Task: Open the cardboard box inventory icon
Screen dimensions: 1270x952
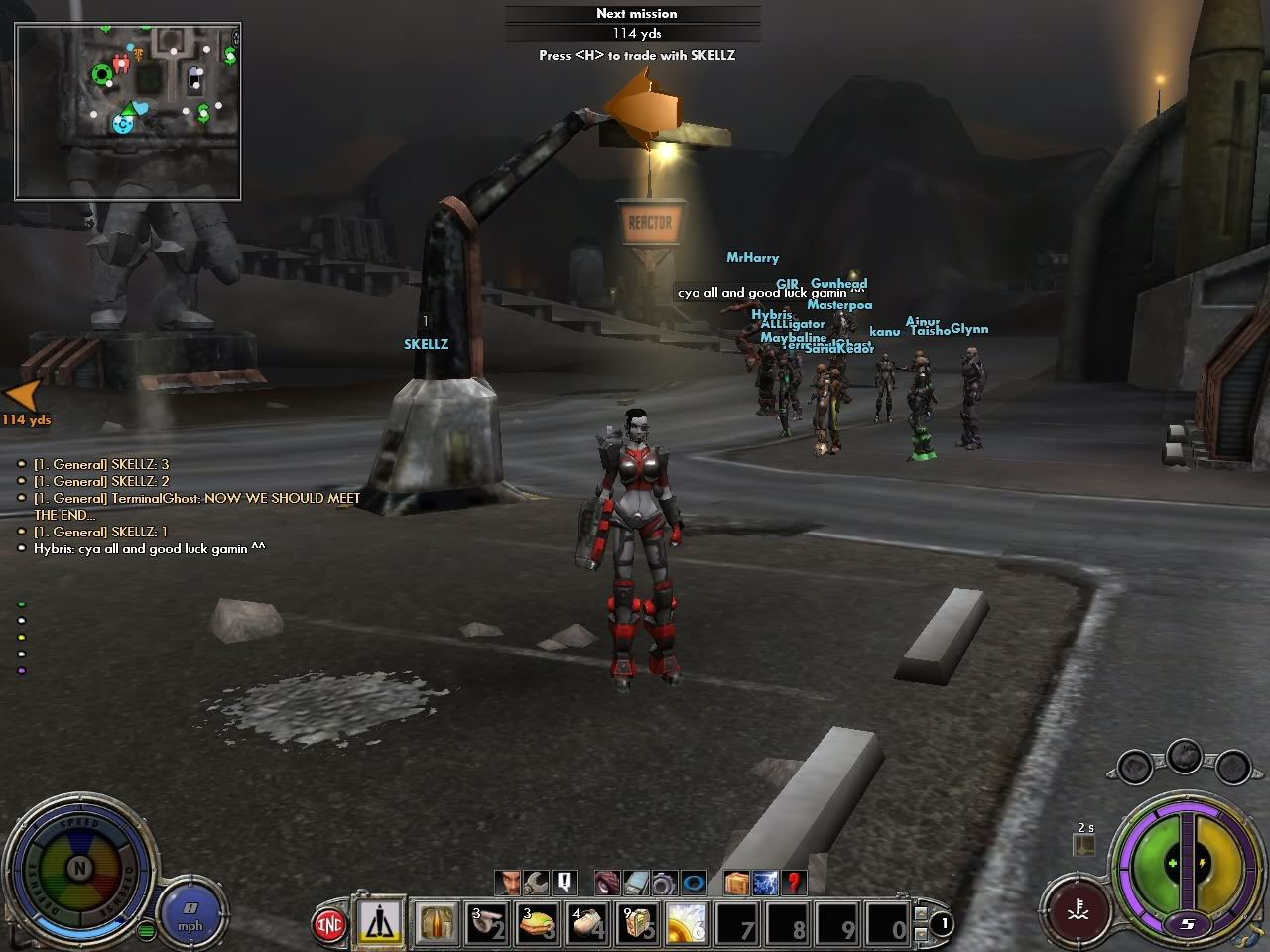Action: [737, 882]
